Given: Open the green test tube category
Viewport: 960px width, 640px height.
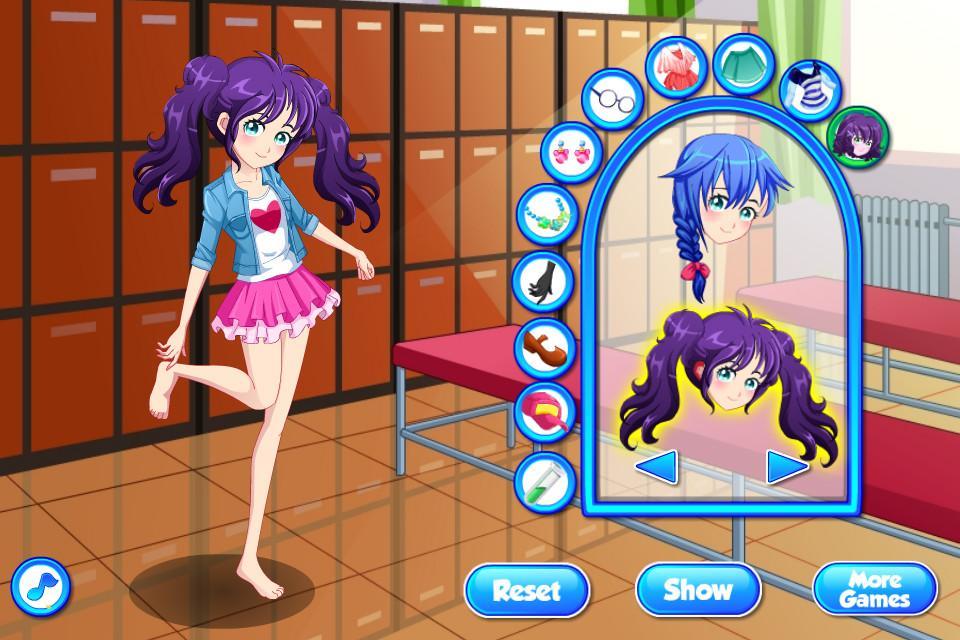Looking at the screenshot, I should [x=543, y=479].
